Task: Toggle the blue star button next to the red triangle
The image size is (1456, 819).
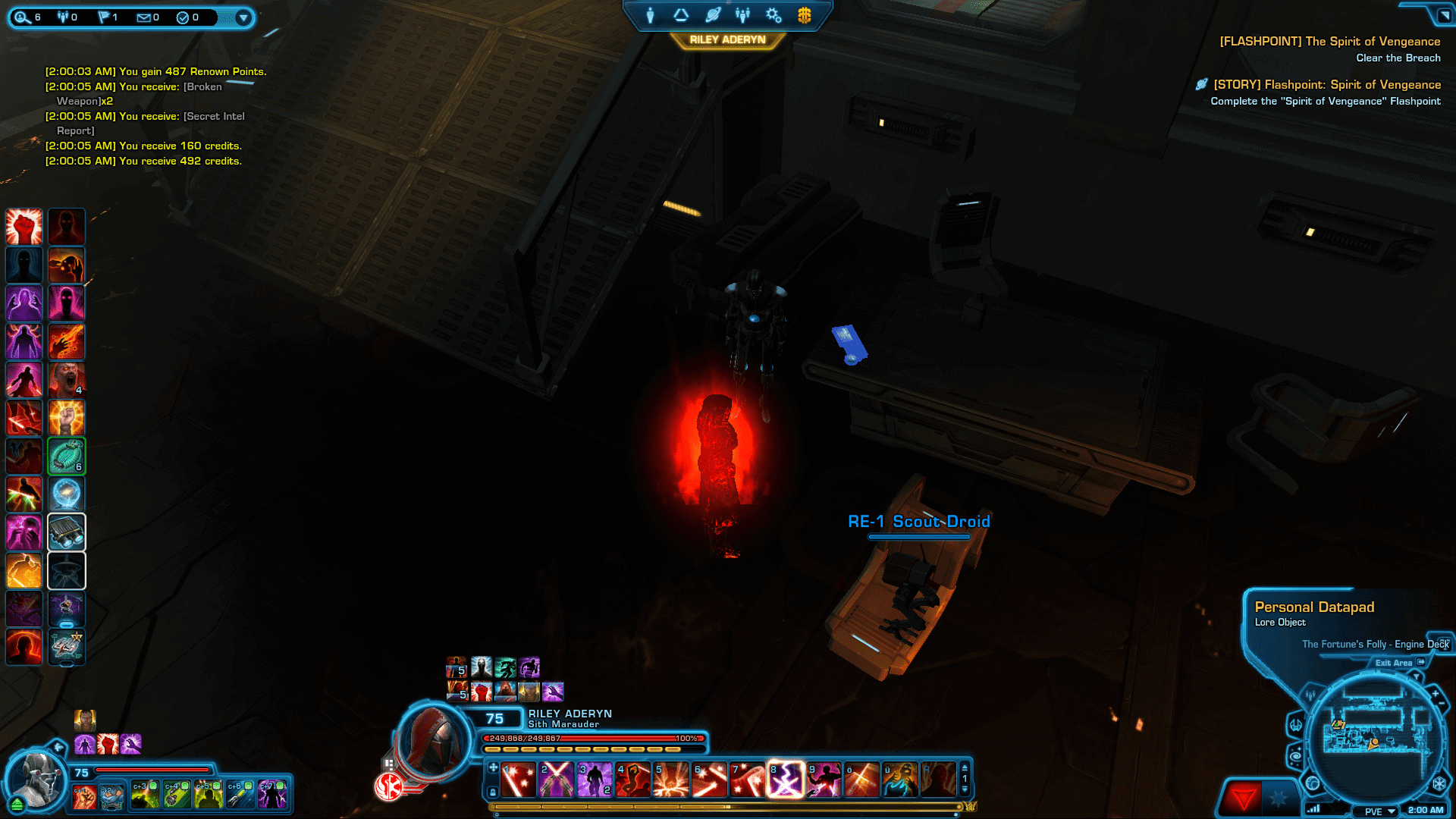Action: [x=1279, y=796]
